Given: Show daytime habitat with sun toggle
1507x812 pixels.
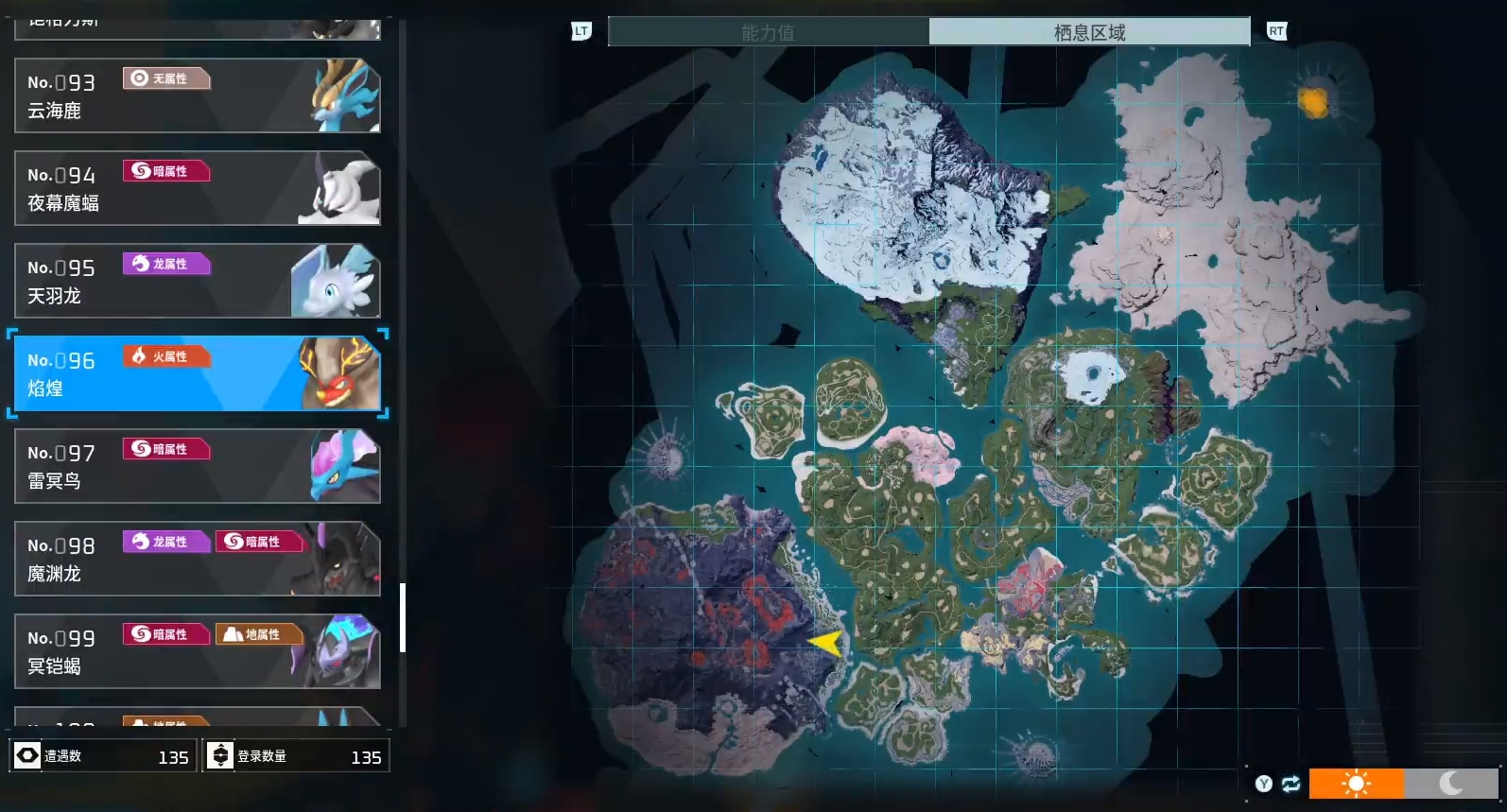Looking at the screenshot, I should coord(1356,783).
